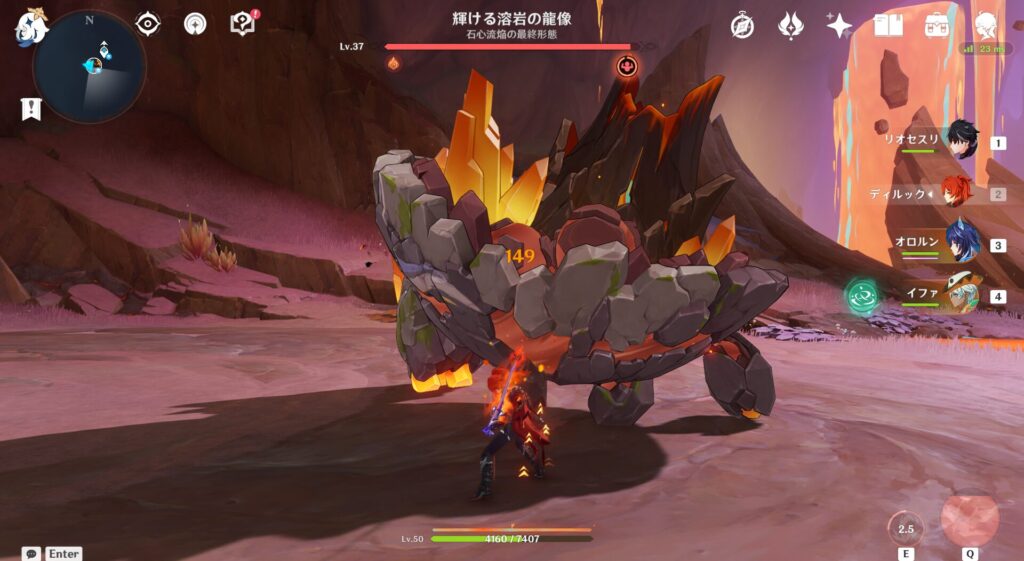1024x561 pixels.
Task: Open the chat box speech bubble
Action: 32,553
